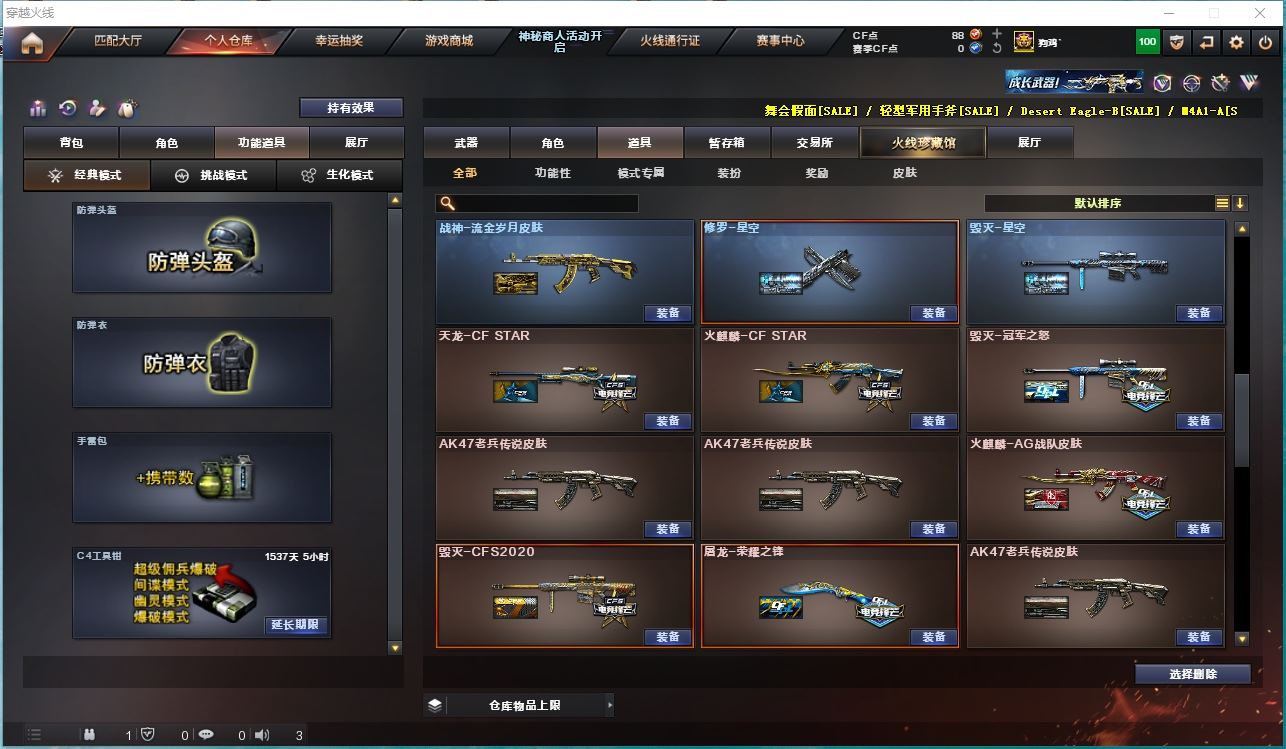Open the 匹配大厅 matchmaking hall
The image size is (1286, 749).
(118, 41)
